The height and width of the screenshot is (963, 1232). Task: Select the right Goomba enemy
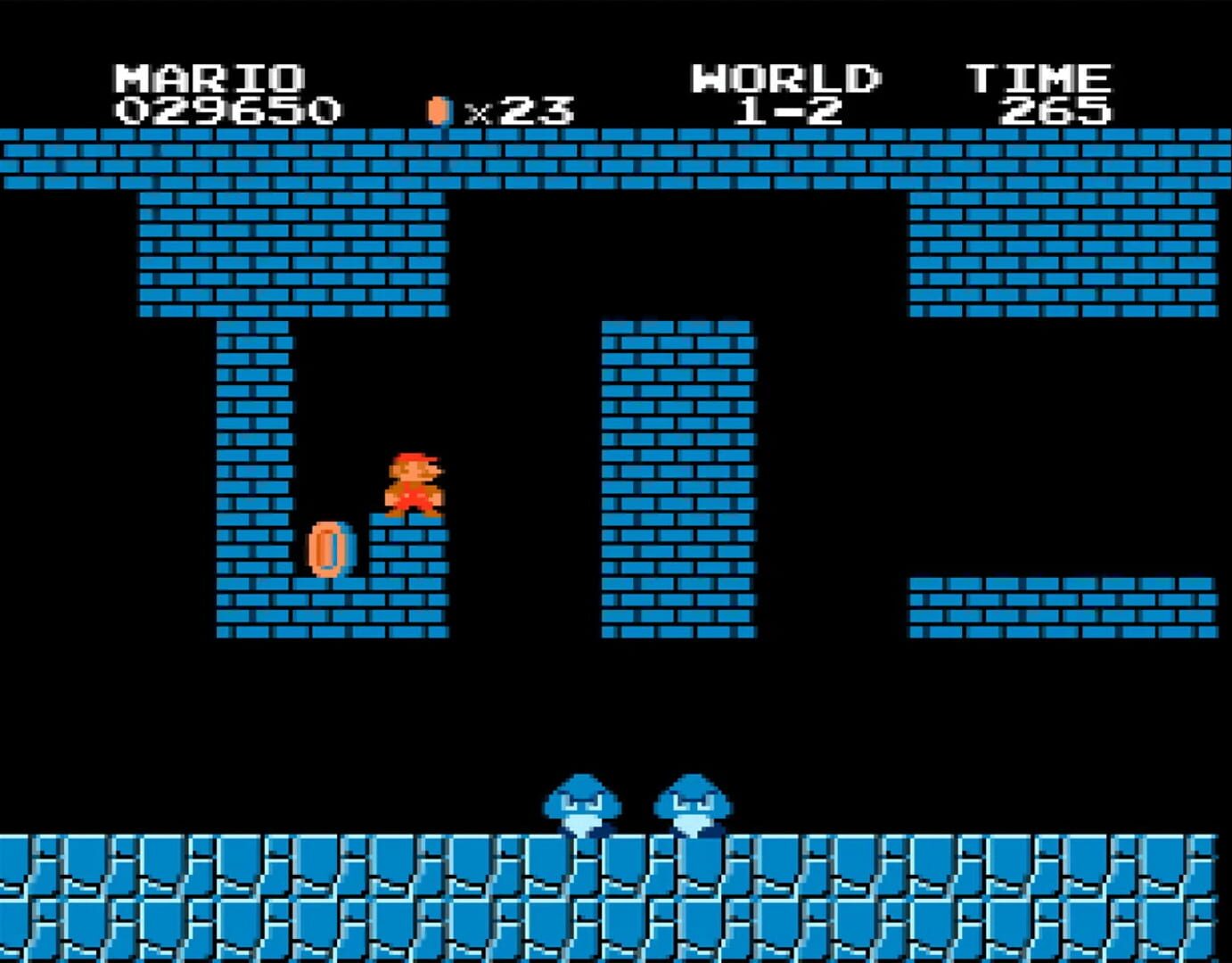[698, 803]
